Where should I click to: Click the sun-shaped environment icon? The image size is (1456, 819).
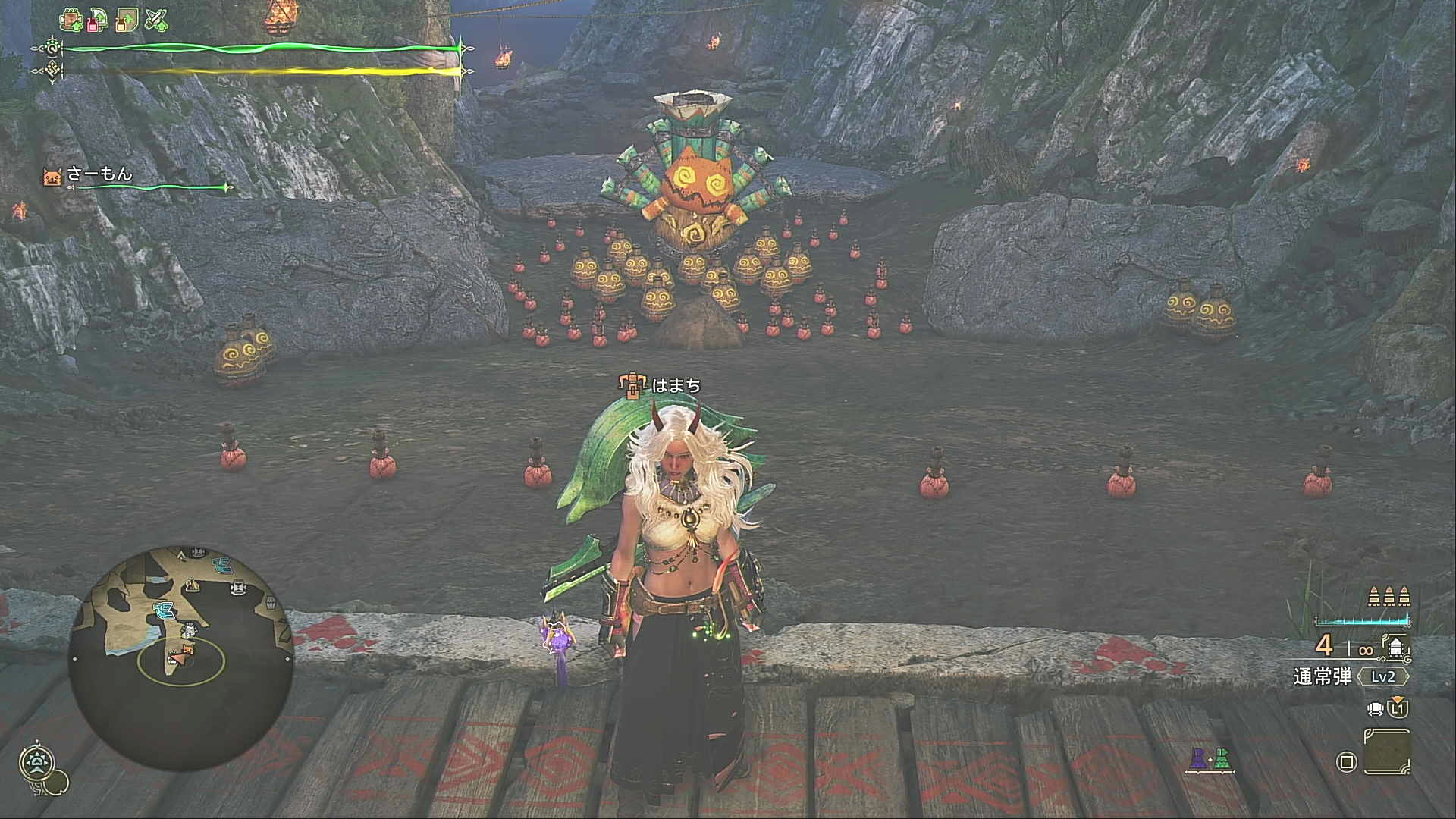click(x=36, y=762)
